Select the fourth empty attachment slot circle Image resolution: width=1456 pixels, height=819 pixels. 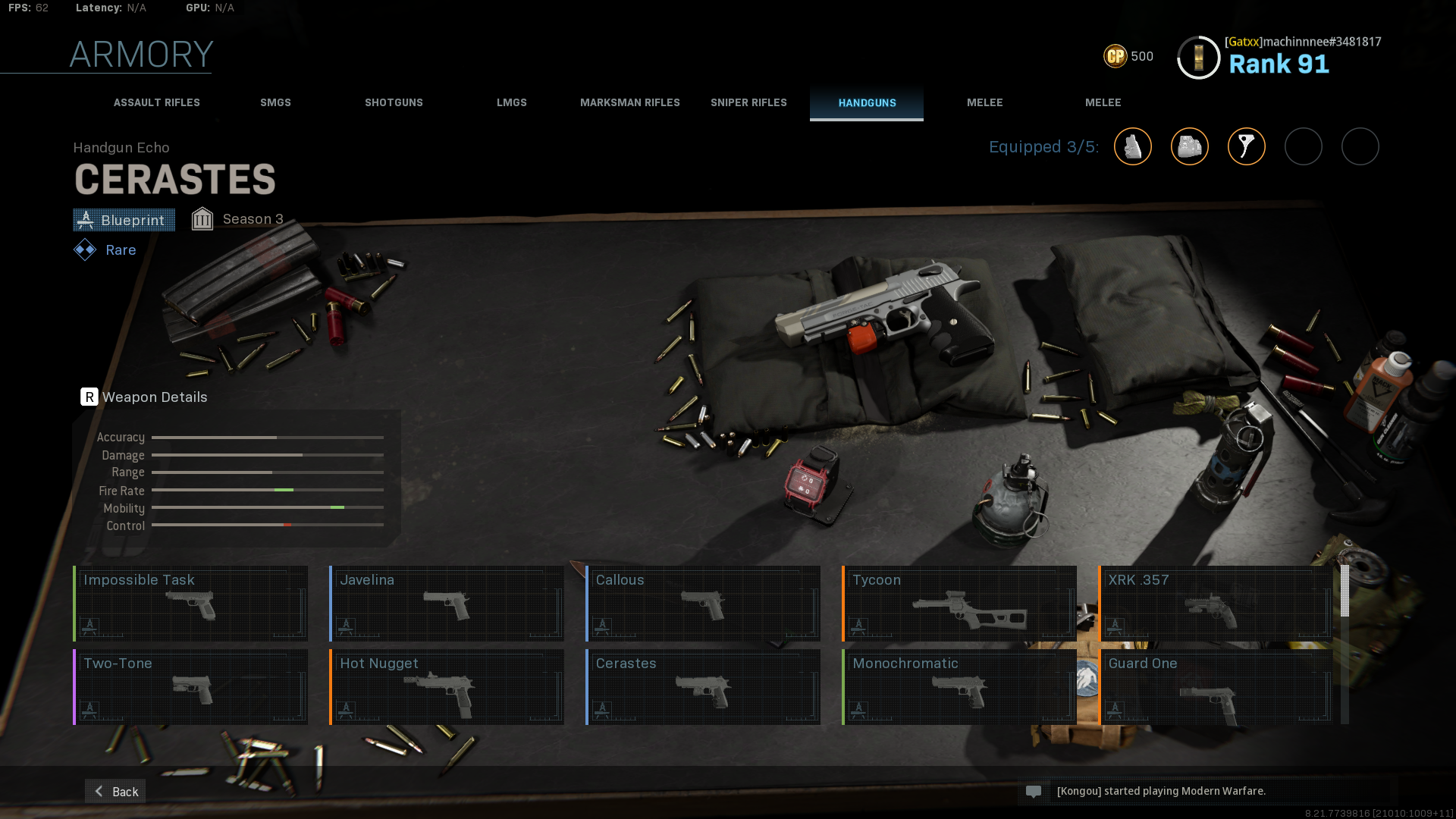[1304, 146]
